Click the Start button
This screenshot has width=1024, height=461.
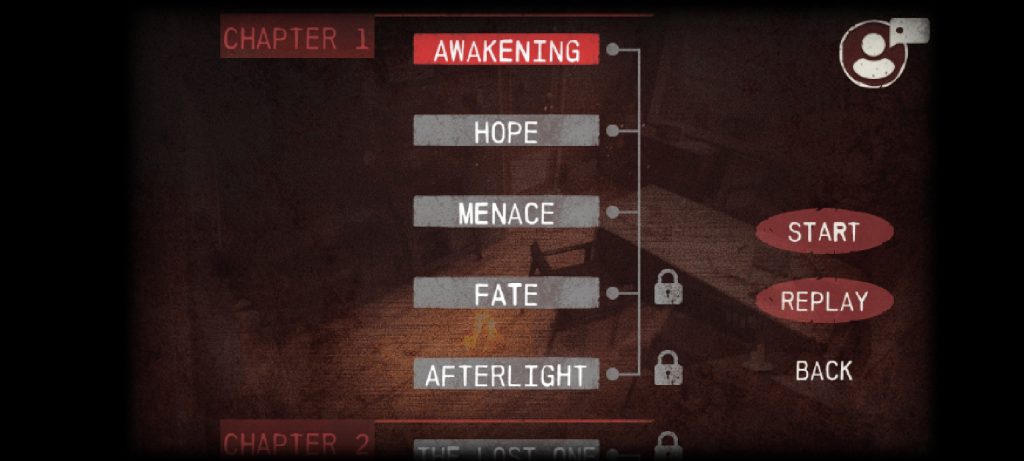(823, 232)
